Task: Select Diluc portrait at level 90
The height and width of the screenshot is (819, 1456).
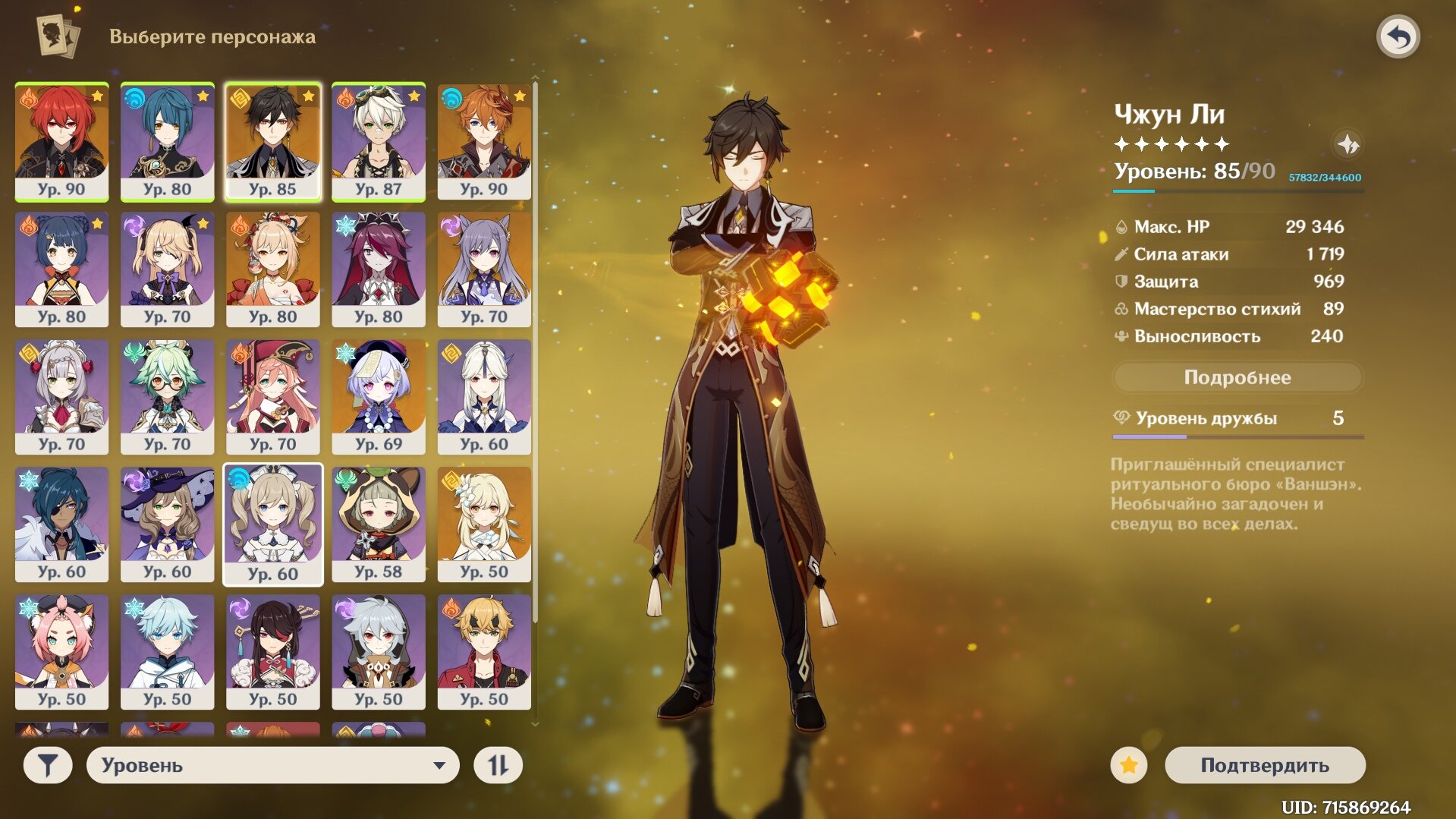Action: pos(61,141)
